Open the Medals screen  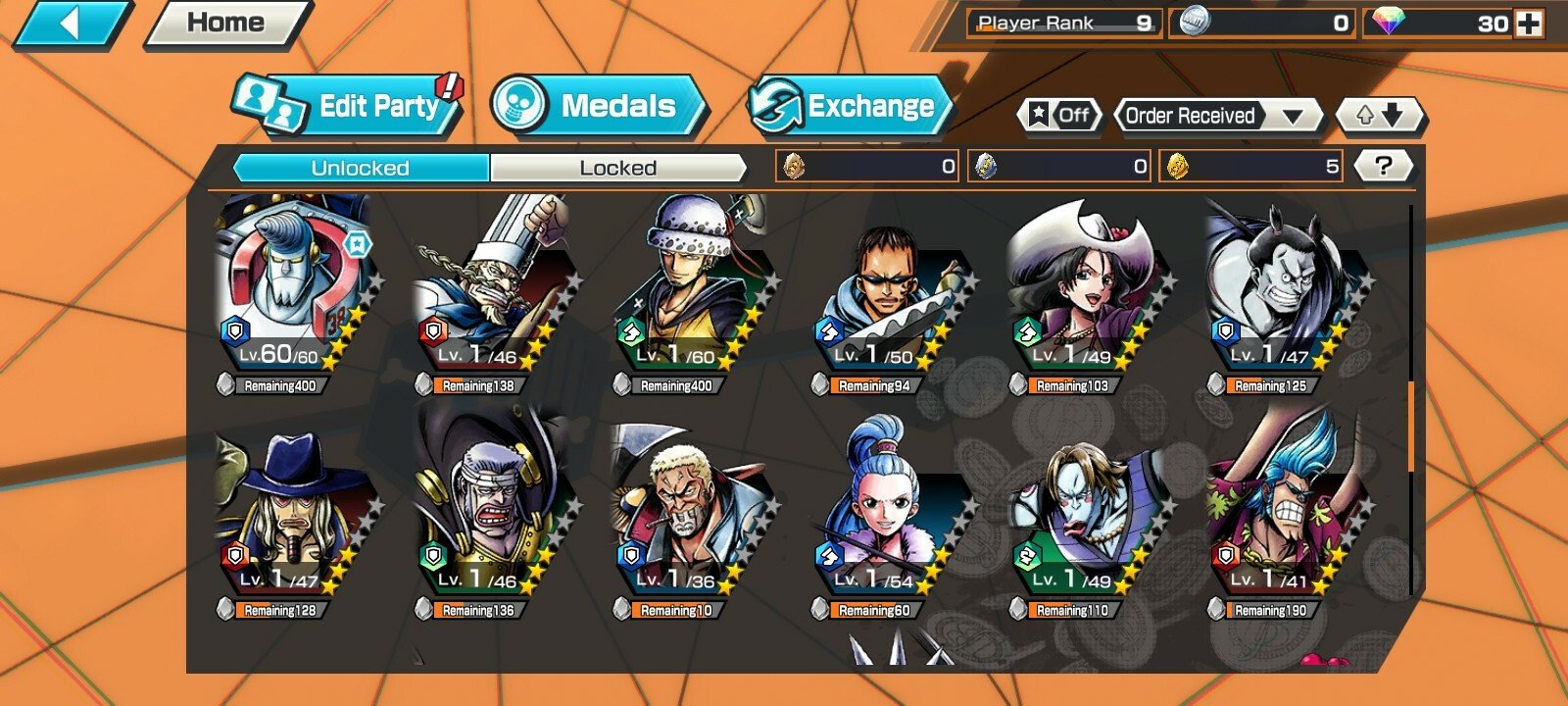(x=598, y=106)
